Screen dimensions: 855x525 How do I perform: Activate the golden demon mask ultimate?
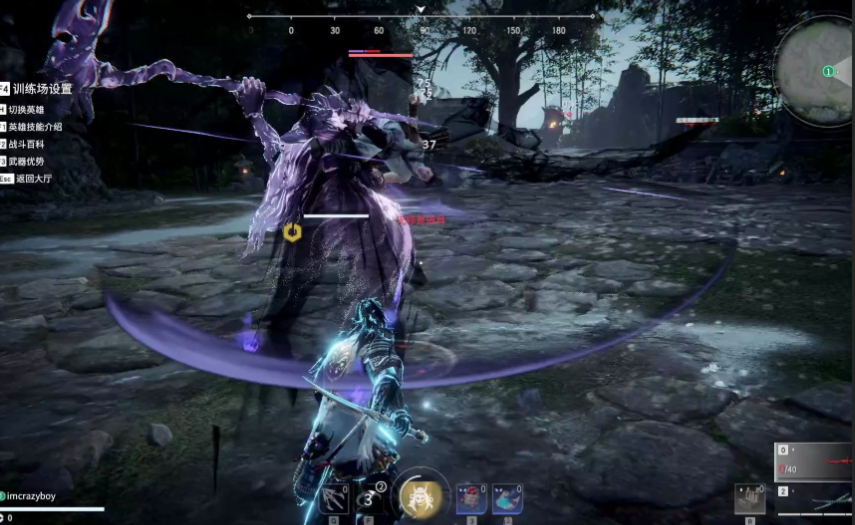coord(421,494)
